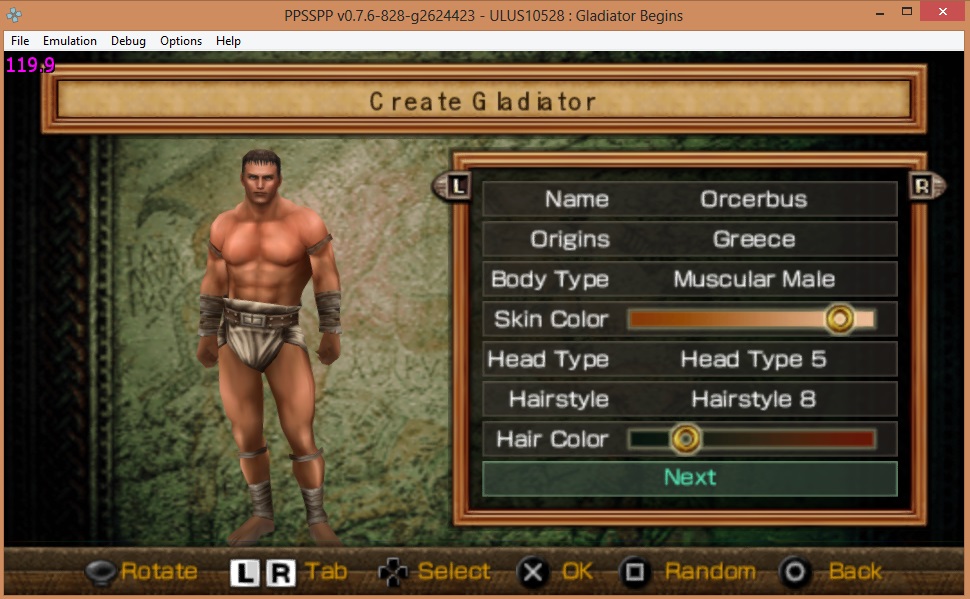Screen dimensions: 970x599
Task: Select the Body Type Muscular Male row
Action: [689, 279]
